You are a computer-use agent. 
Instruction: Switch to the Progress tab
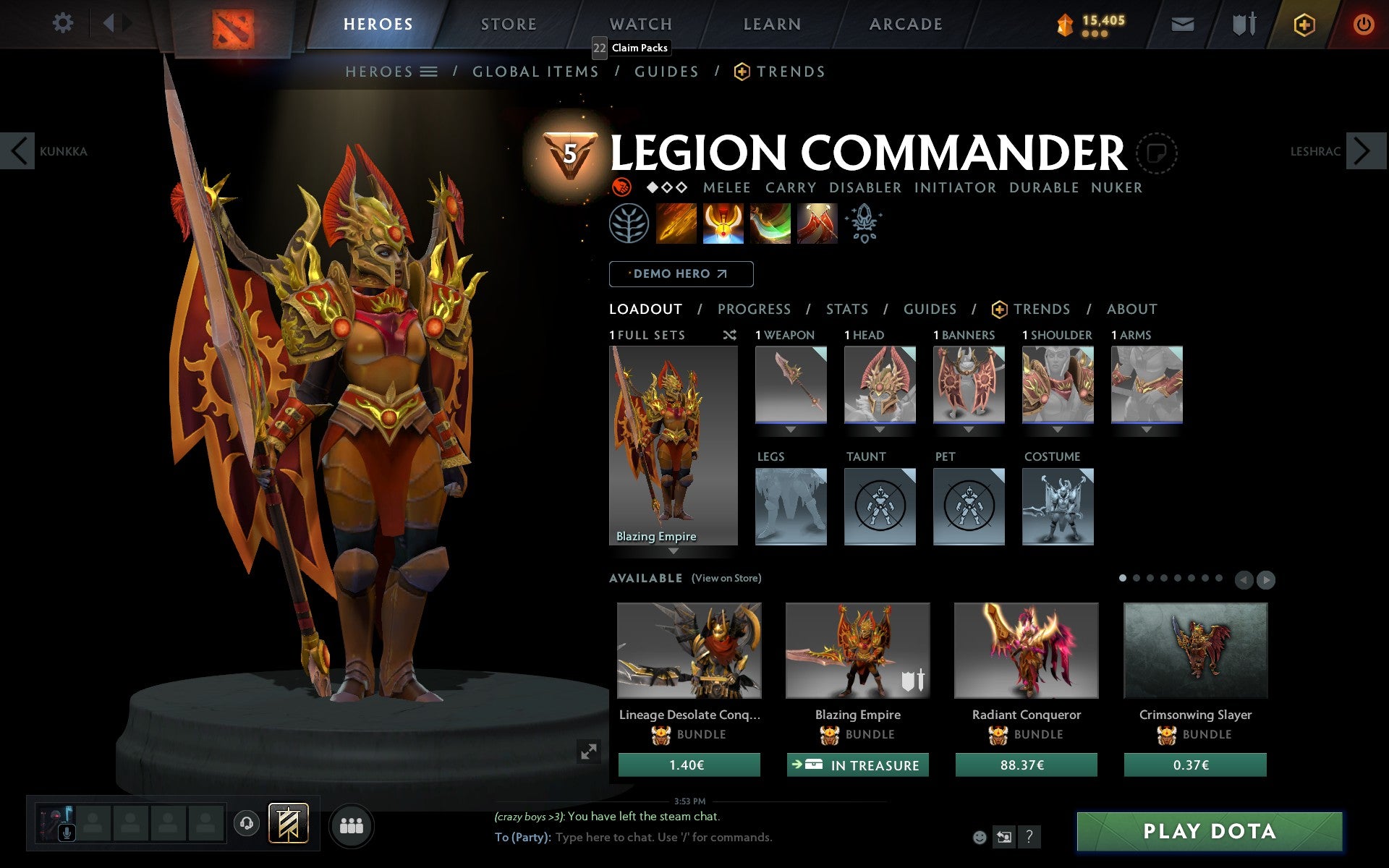coord(754,309)
